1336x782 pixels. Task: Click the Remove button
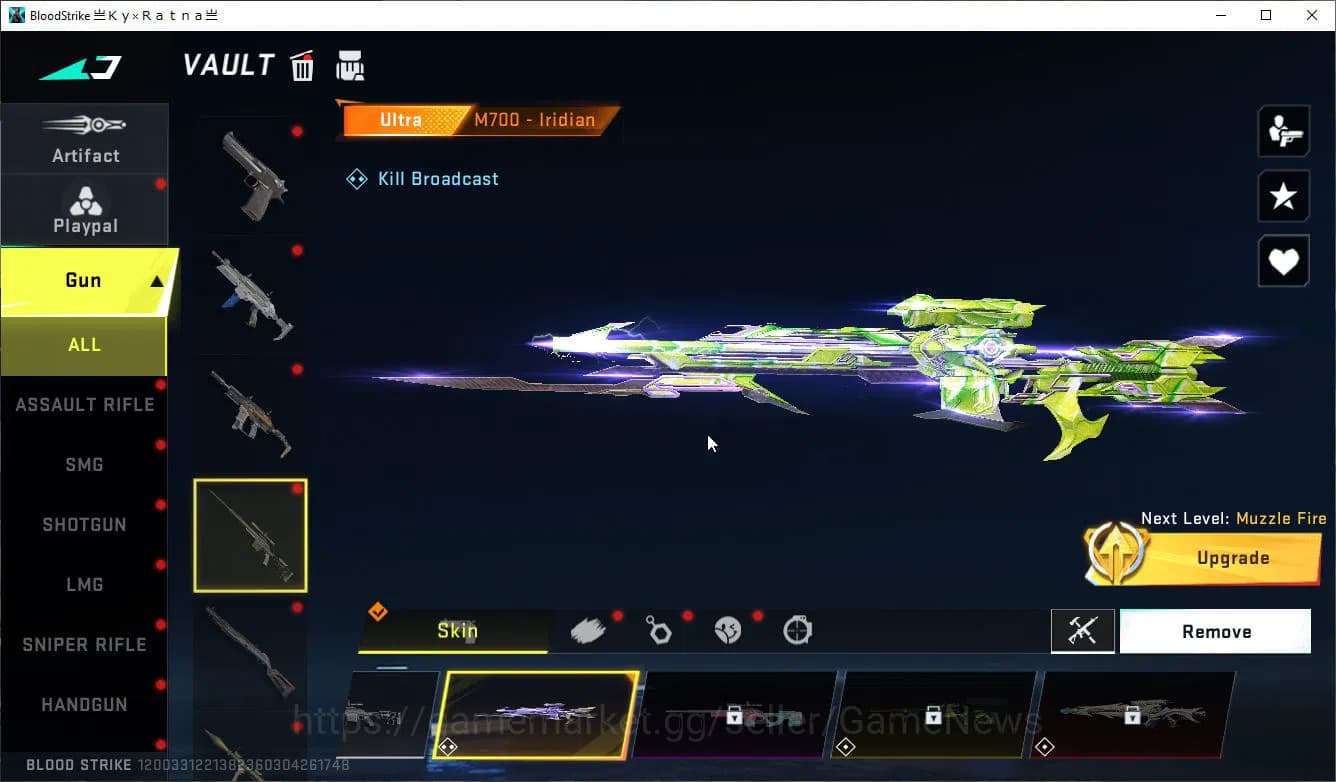tap(1215, 631)
